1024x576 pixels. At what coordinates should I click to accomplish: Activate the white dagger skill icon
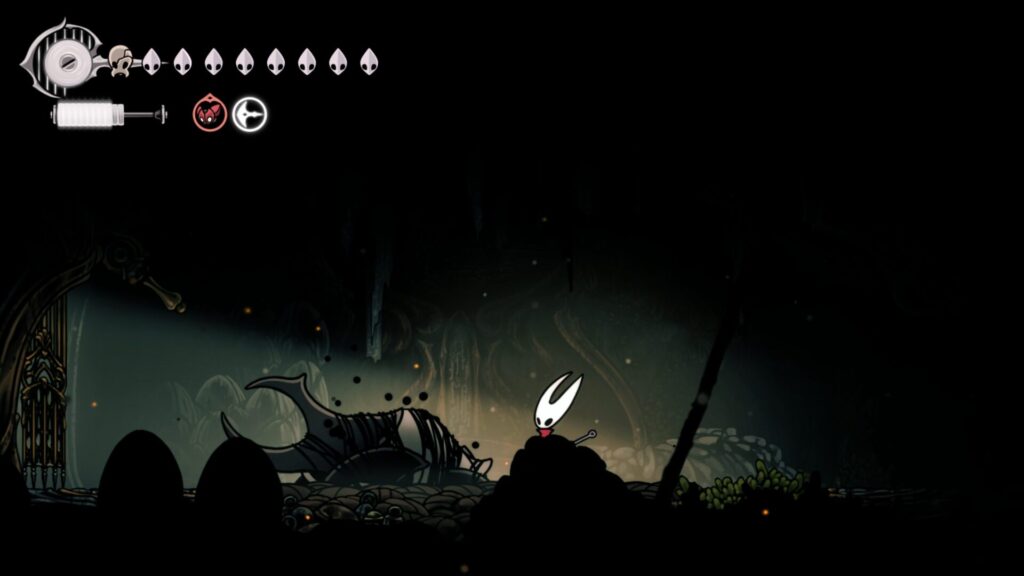click(249, 115)
